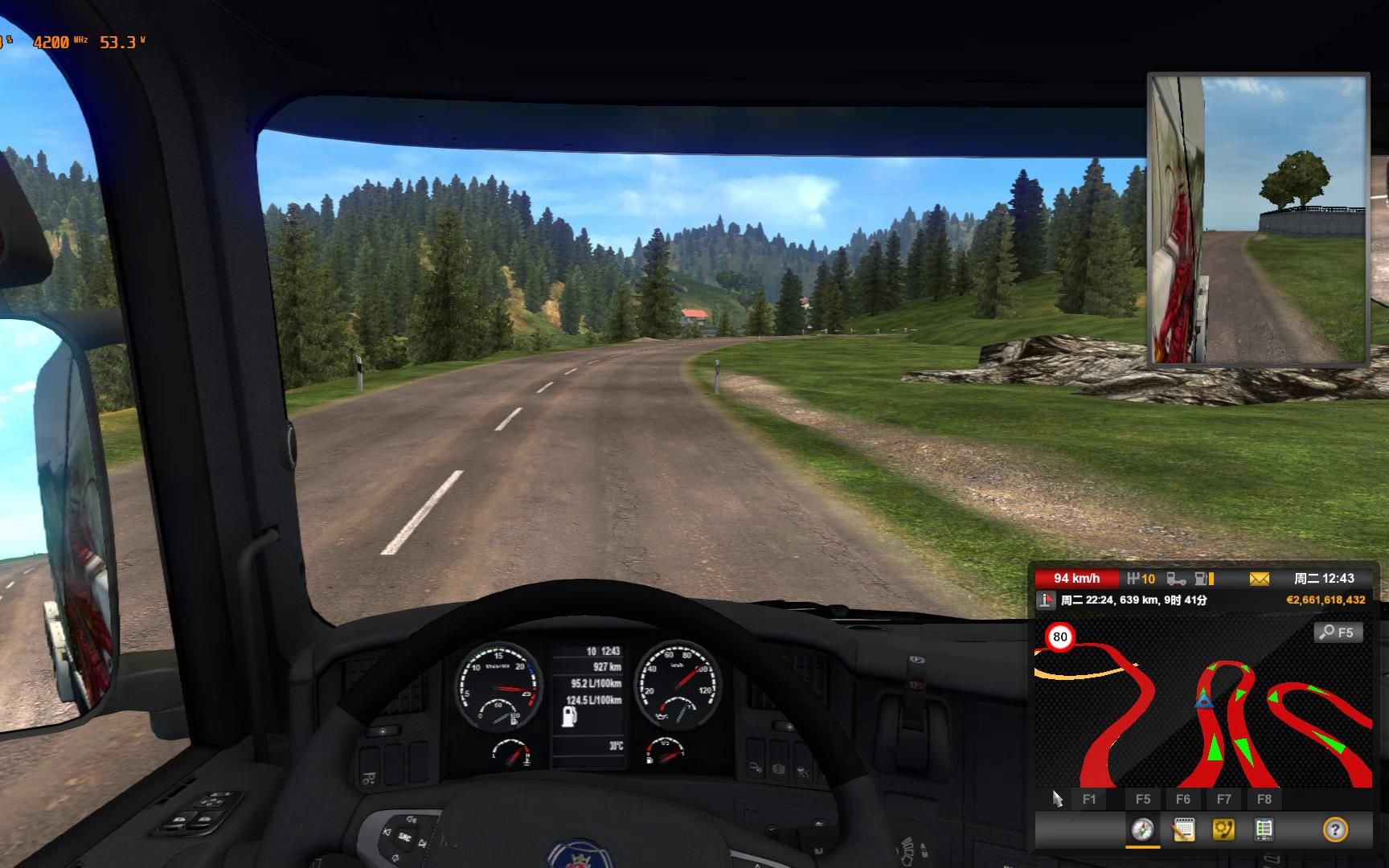Open the navigation compass tab
Viewport: 1389px width, 868px height.
pos(1142,829)
